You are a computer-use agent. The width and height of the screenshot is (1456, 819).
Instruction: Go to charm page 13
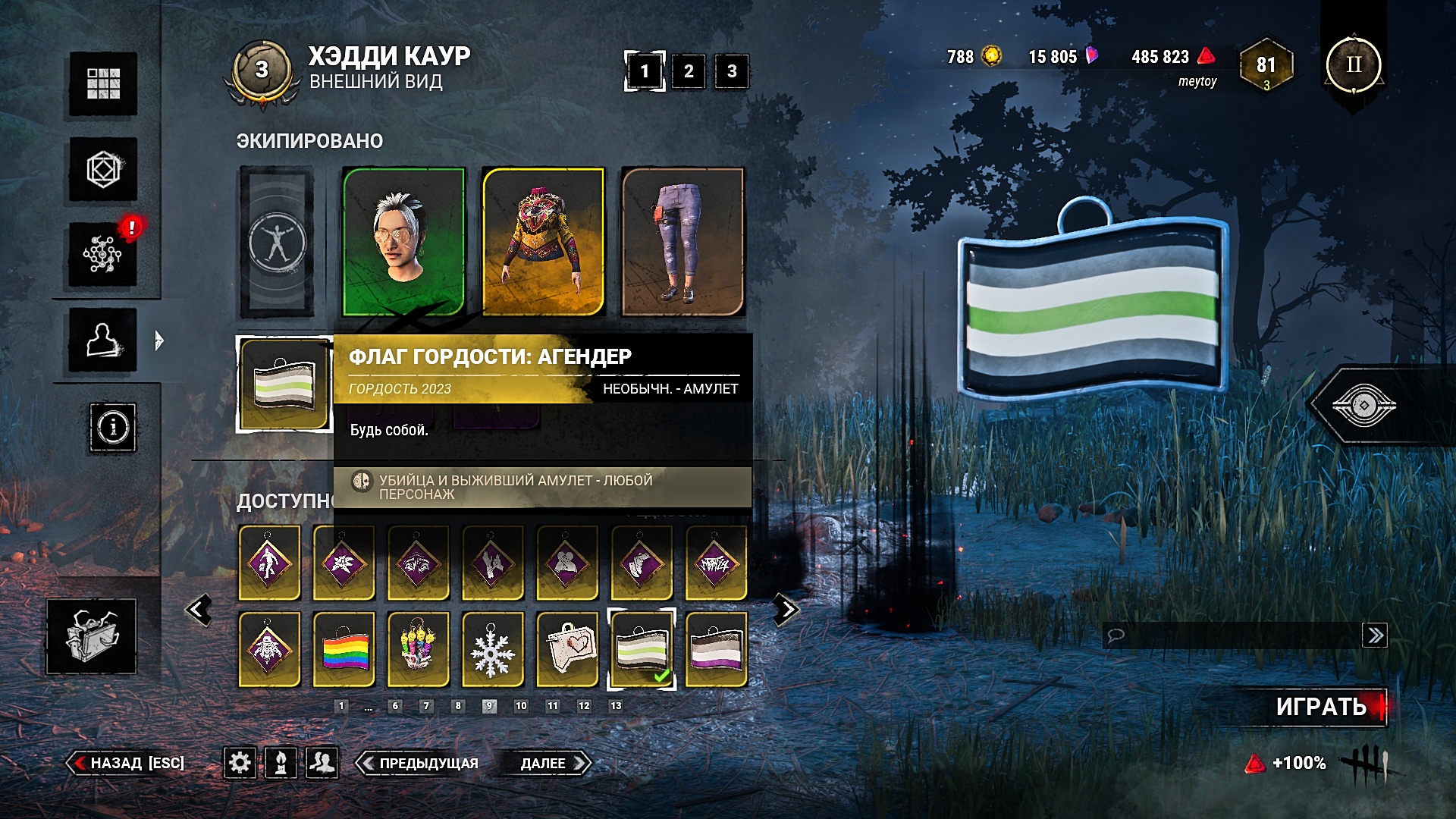tap(616, 706)
